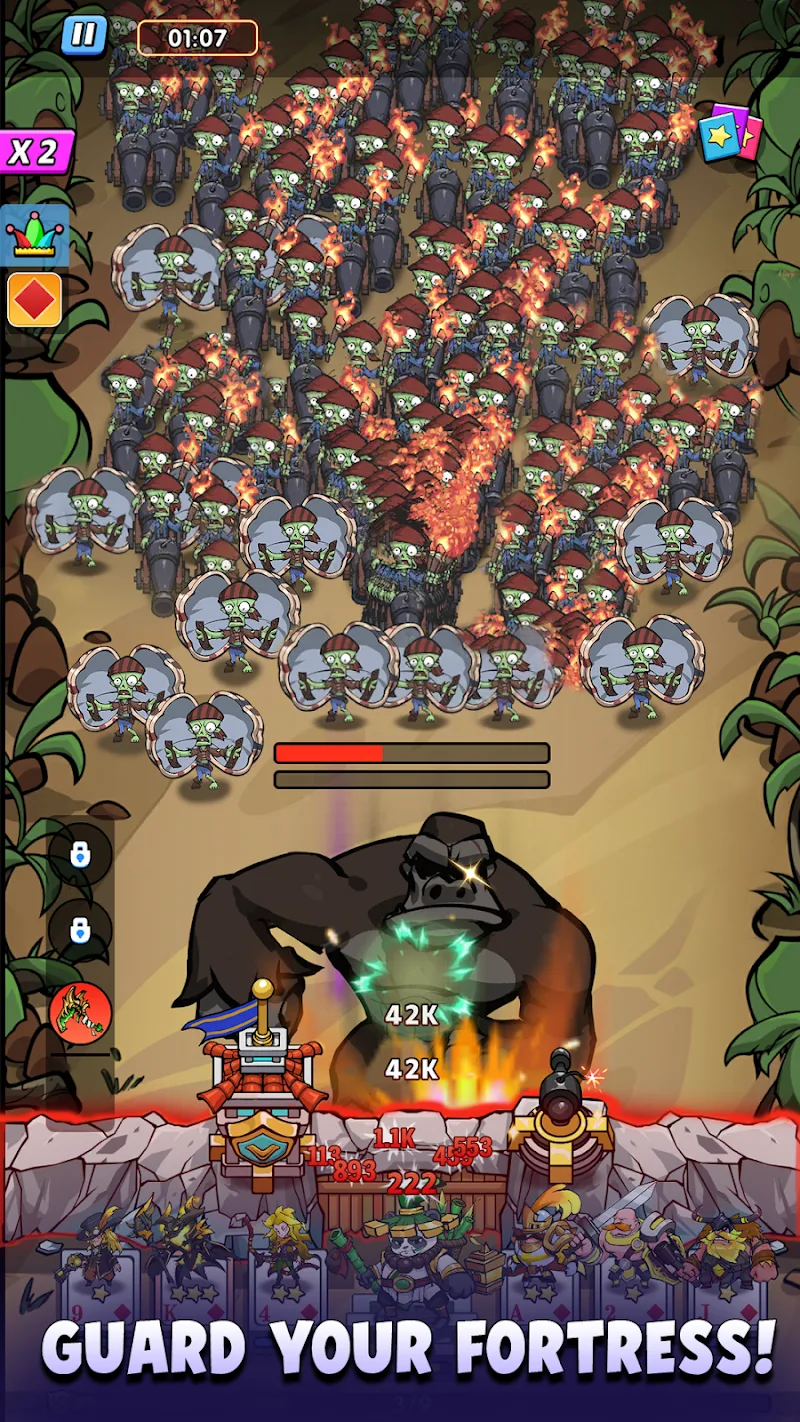The width and height of the screenshot is (800, 1422).
Task: Toggle the X2 speed button
Action: [x=36, y=152]
